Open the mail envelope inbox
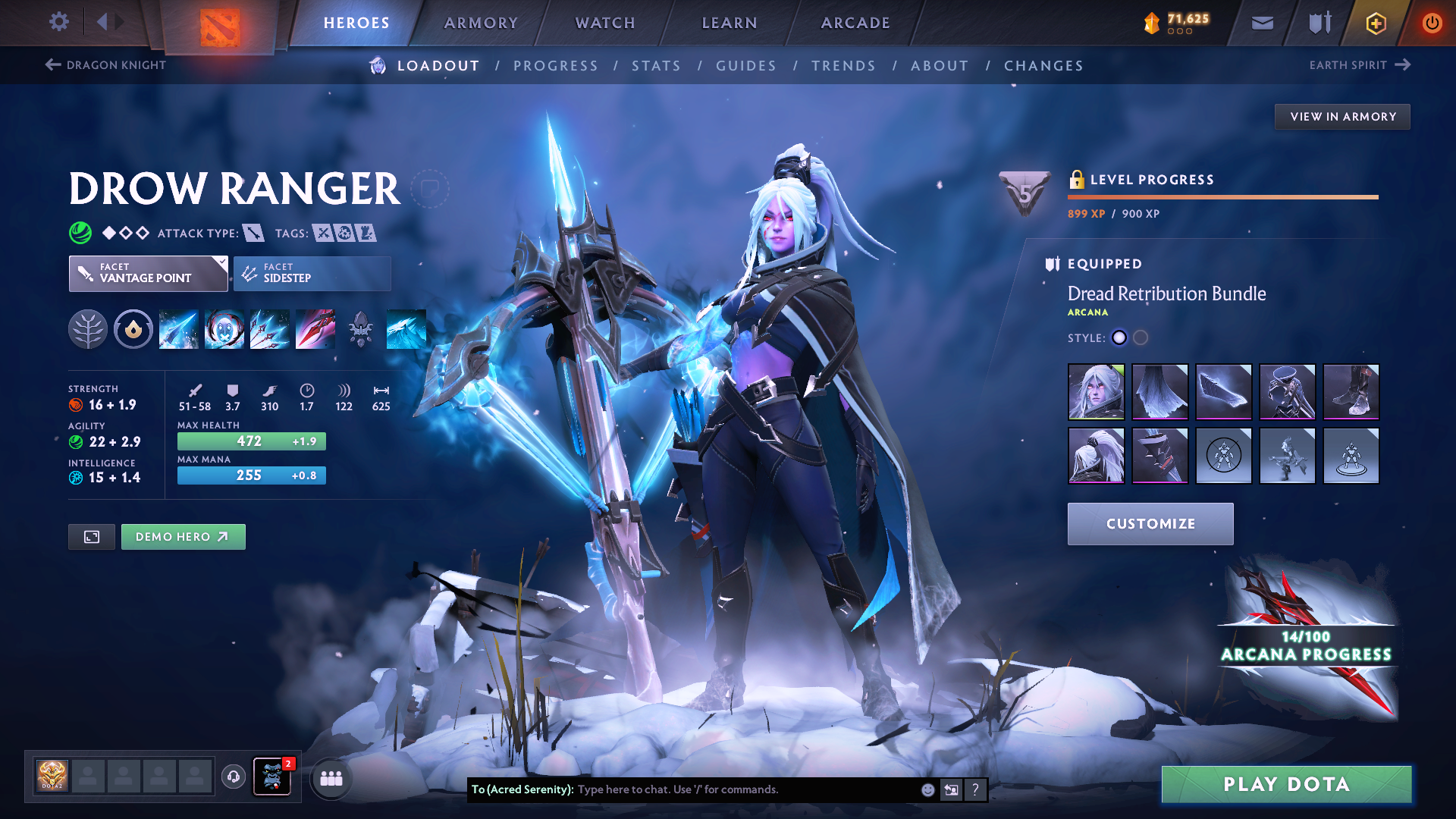Screen dimensions: 1456x819 point(1262,24)
